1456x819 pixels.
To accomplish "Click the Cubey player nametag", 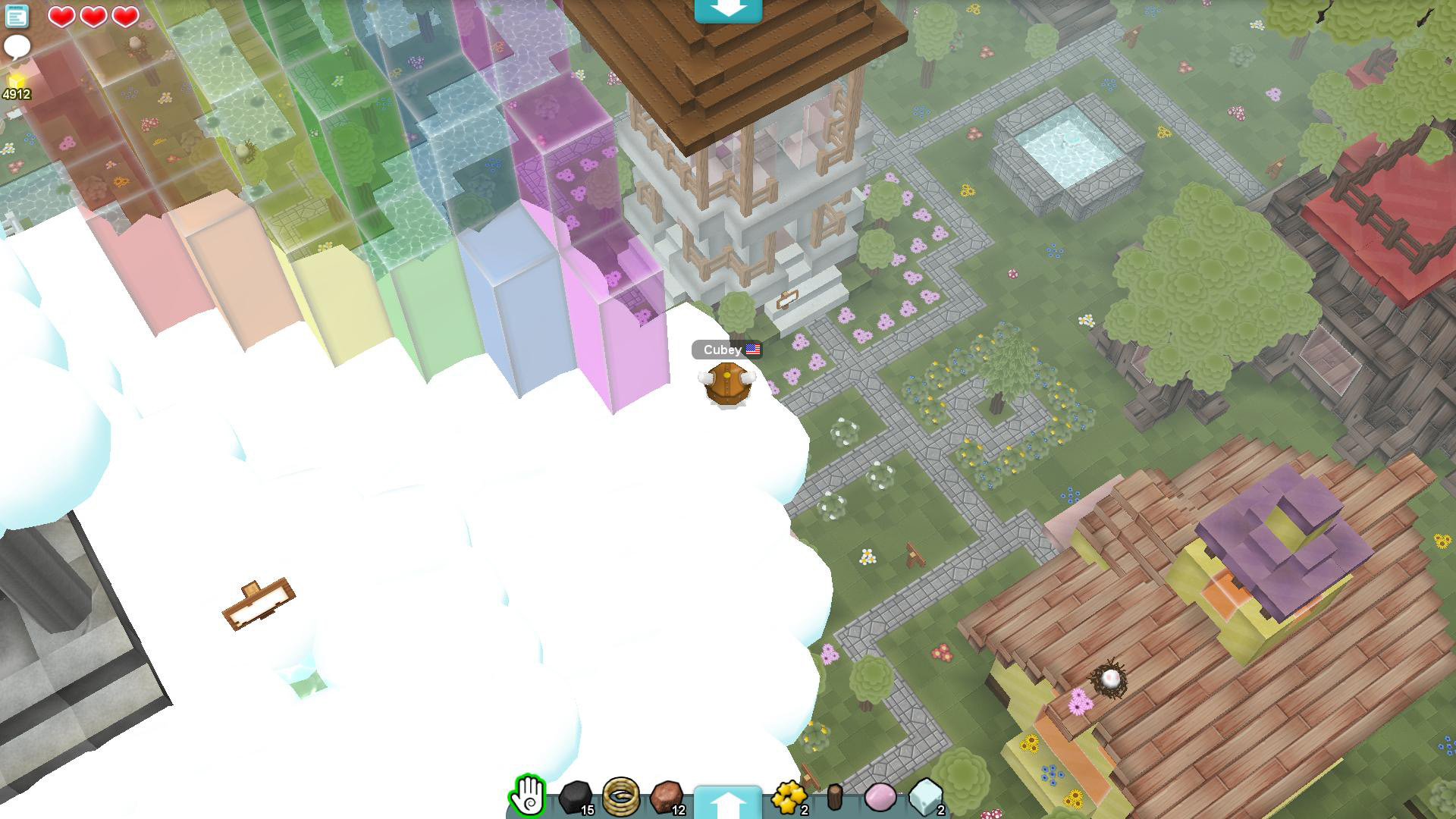I will 720,350.
